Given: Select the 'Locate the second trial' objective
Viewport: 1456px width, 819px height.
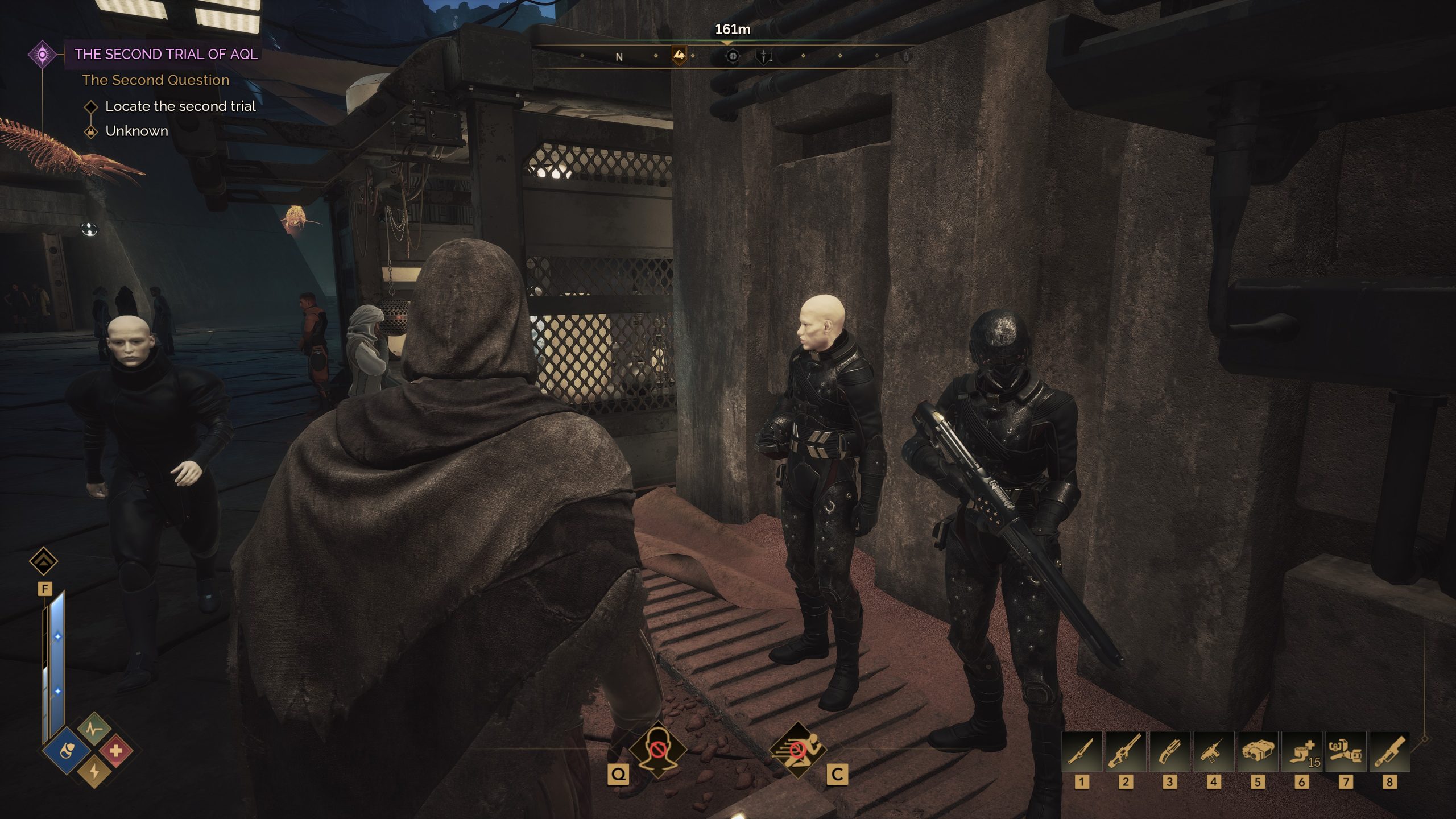Looking at the screenshot, I should tap(180, 106).
